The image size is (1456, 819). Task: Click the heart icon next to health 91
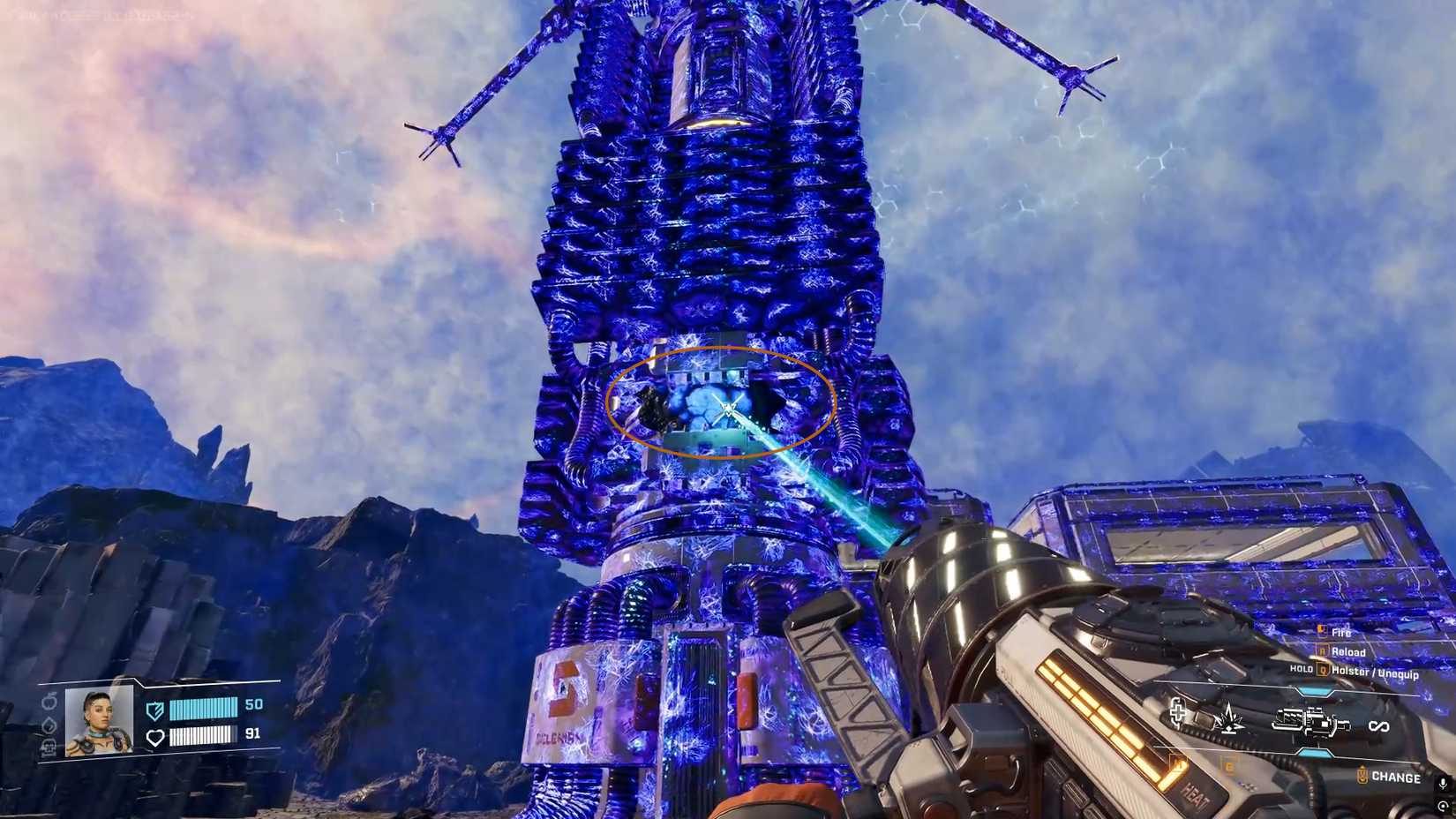(x=155, y=736)
